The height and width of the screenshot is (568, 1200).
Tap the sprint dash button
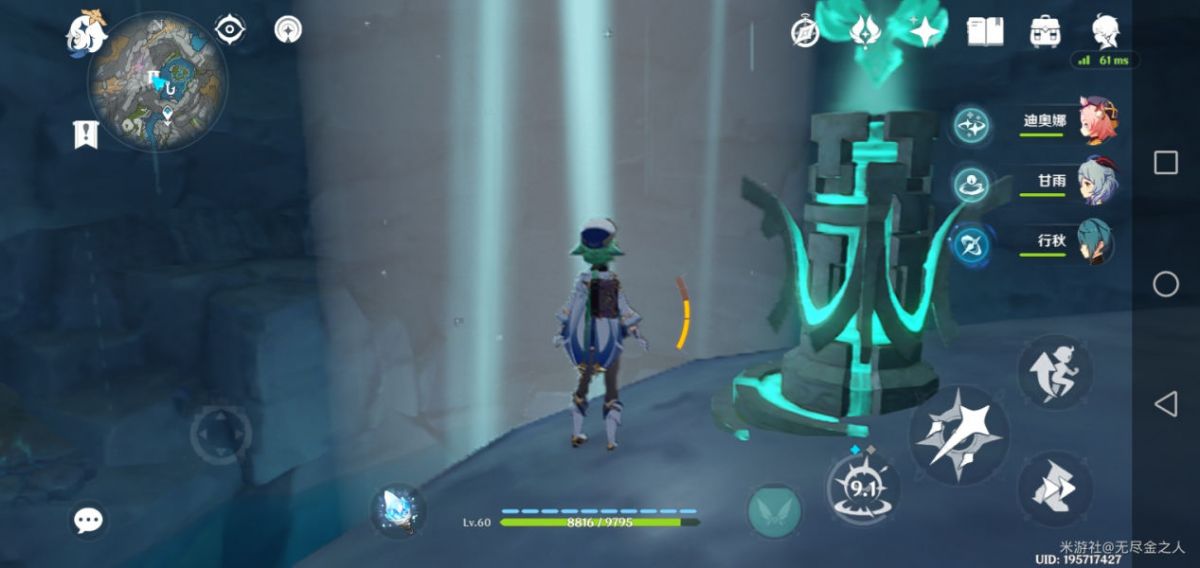pyautogui.click(x=1055, y=371)
